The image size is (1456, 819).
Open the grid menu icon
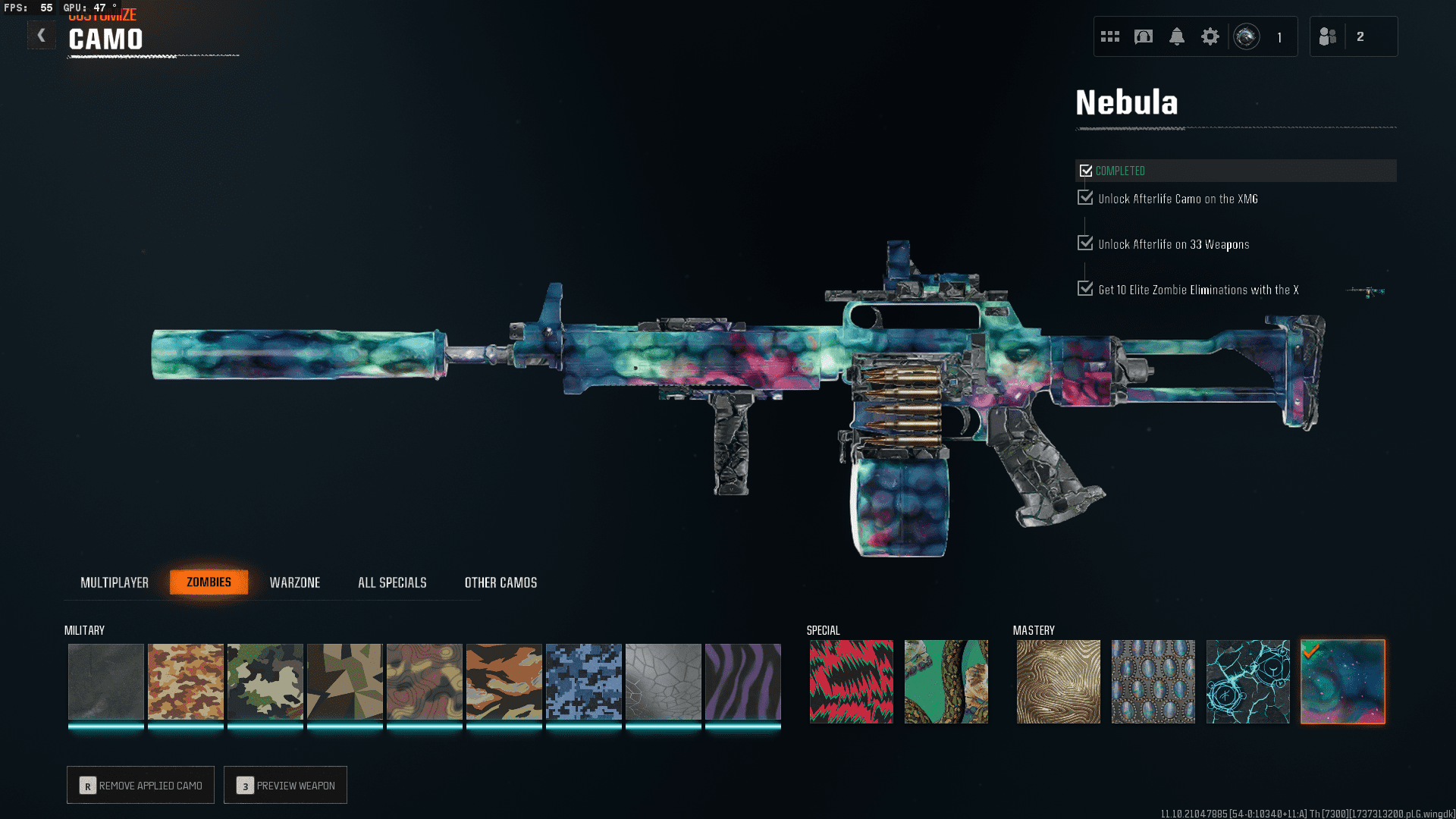click(1110, 36)
